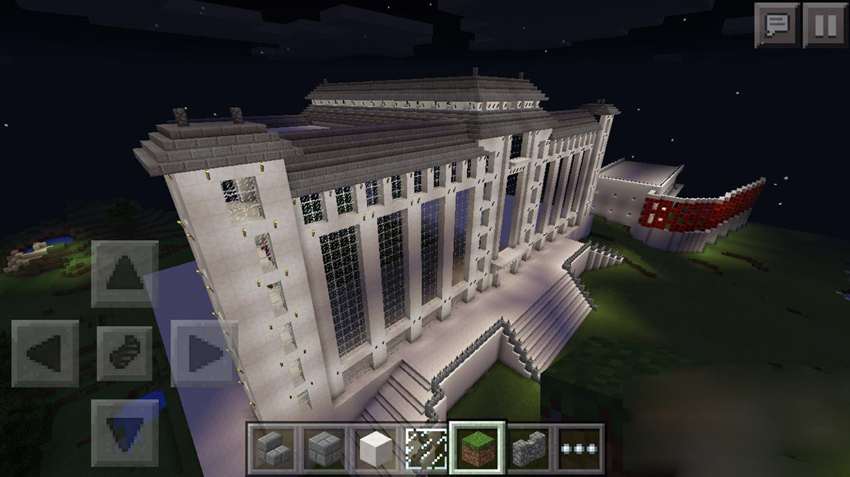
Task: Choose the cobblestone wall hotbar slot
Action: click(x=528, y=446)
